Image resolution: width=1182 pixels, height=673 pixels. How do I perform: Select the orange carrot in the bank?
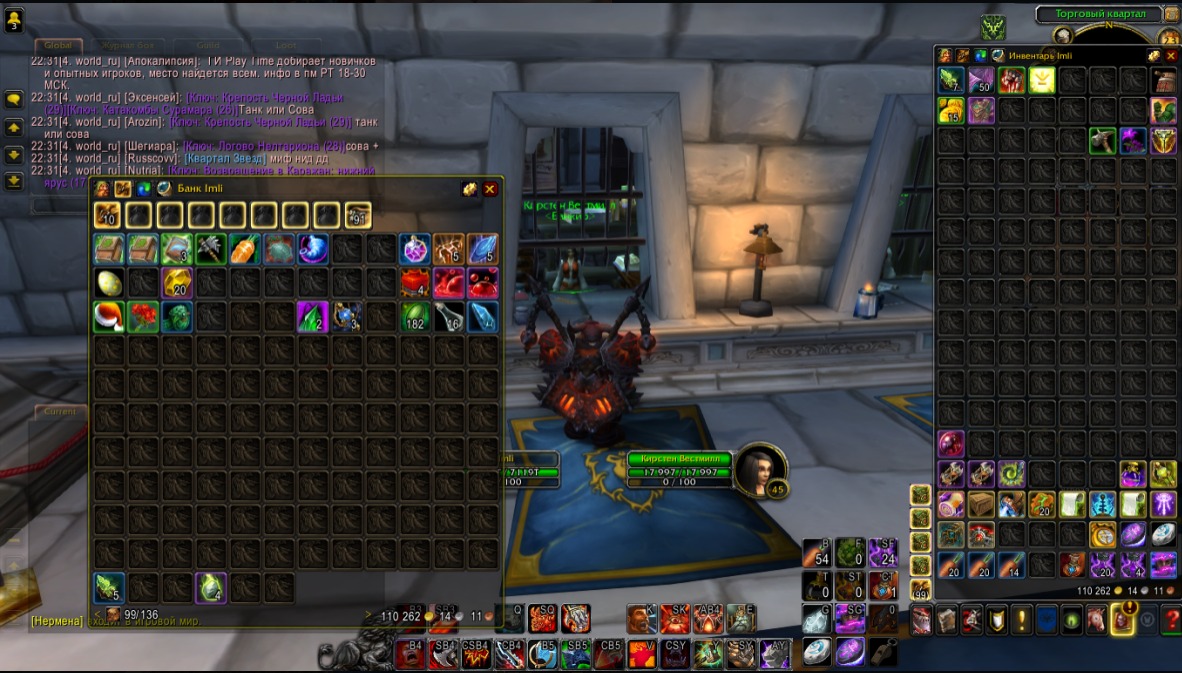tap(245, 249)
